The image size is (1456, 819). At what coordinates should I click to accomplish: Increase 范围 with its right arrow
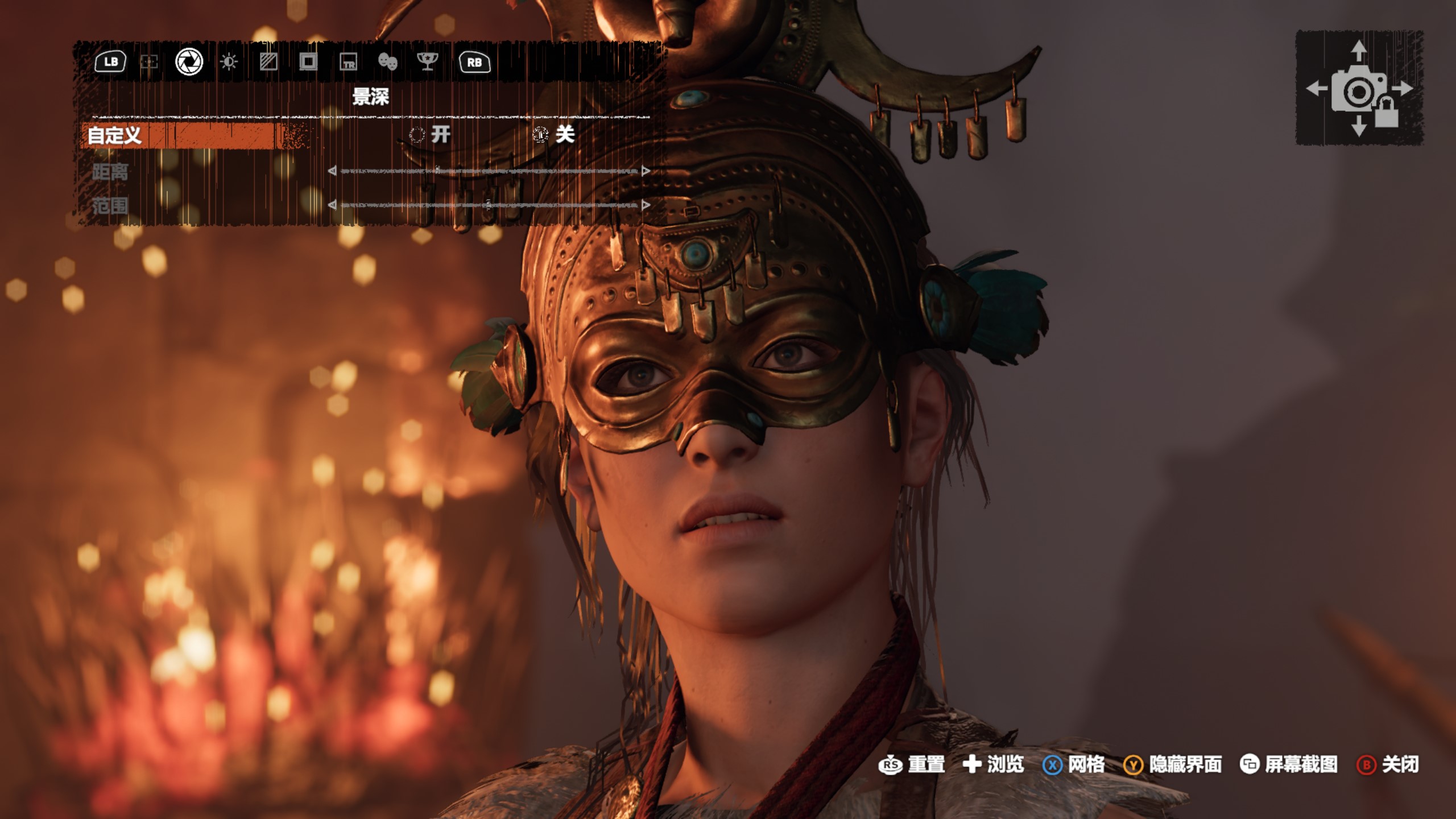coord(646,205)
